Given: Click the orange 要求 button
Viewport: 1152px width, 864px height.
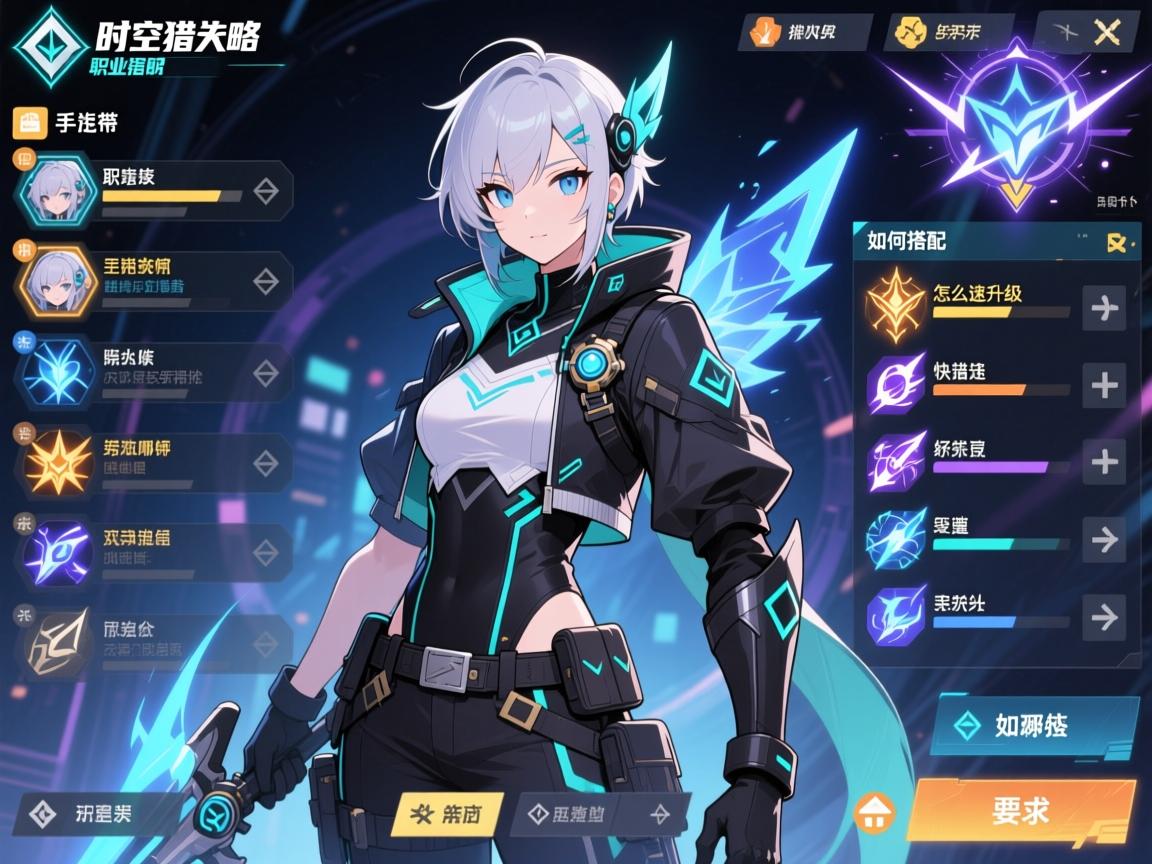Looking at the screenshot, I should pos(1020,808).
